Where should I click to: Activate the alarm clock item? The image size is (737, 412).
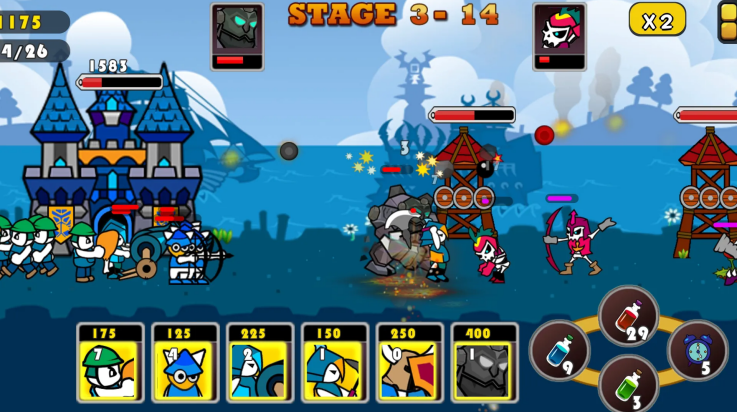697,350
